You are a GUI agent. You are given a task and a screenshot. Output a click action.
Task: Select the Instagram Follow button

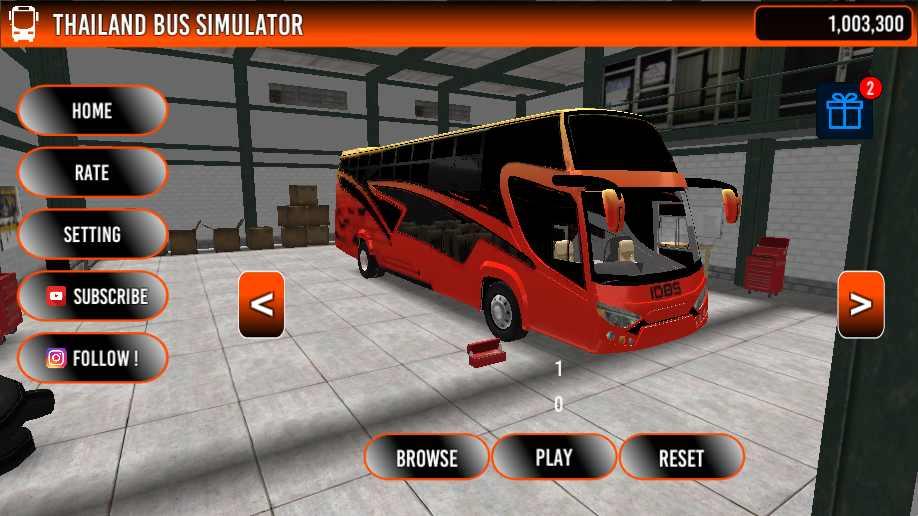pos(92,358)
